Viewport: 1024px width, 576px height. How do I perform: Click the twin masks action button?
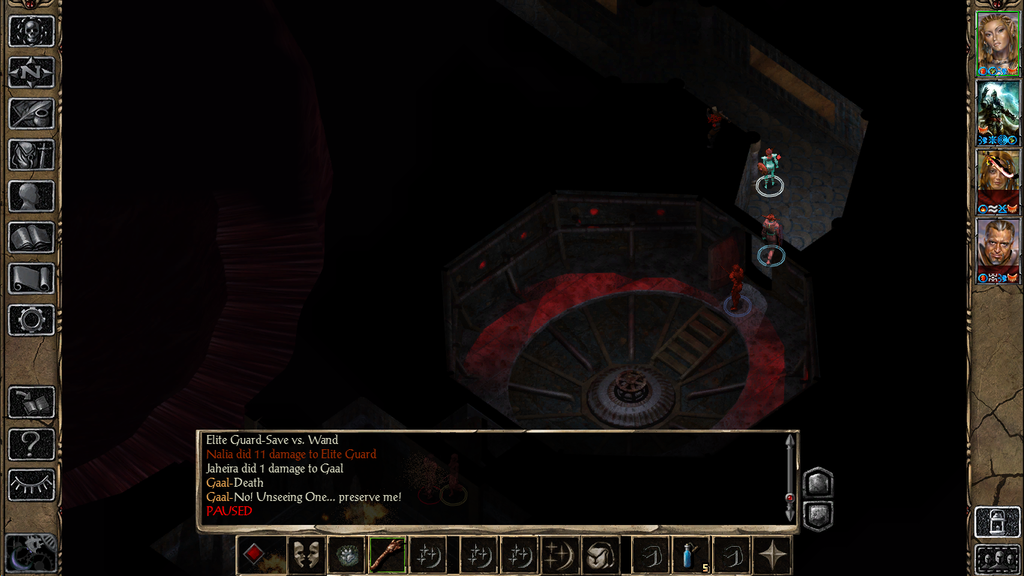[x=305, y=555]
